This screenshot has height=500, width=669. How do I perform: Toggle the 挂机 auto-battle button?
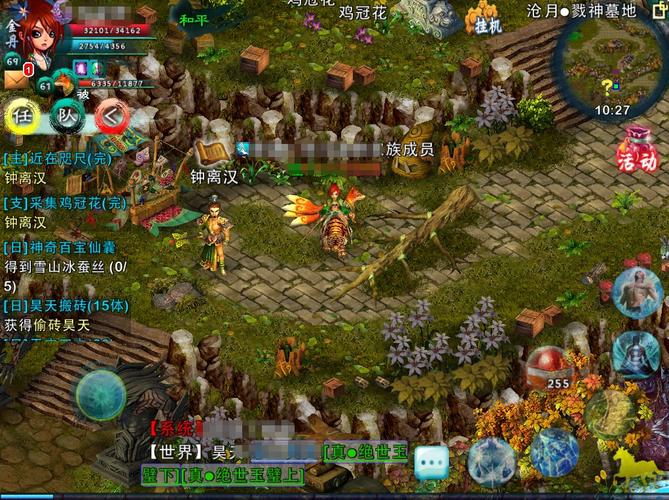point(488,22)
